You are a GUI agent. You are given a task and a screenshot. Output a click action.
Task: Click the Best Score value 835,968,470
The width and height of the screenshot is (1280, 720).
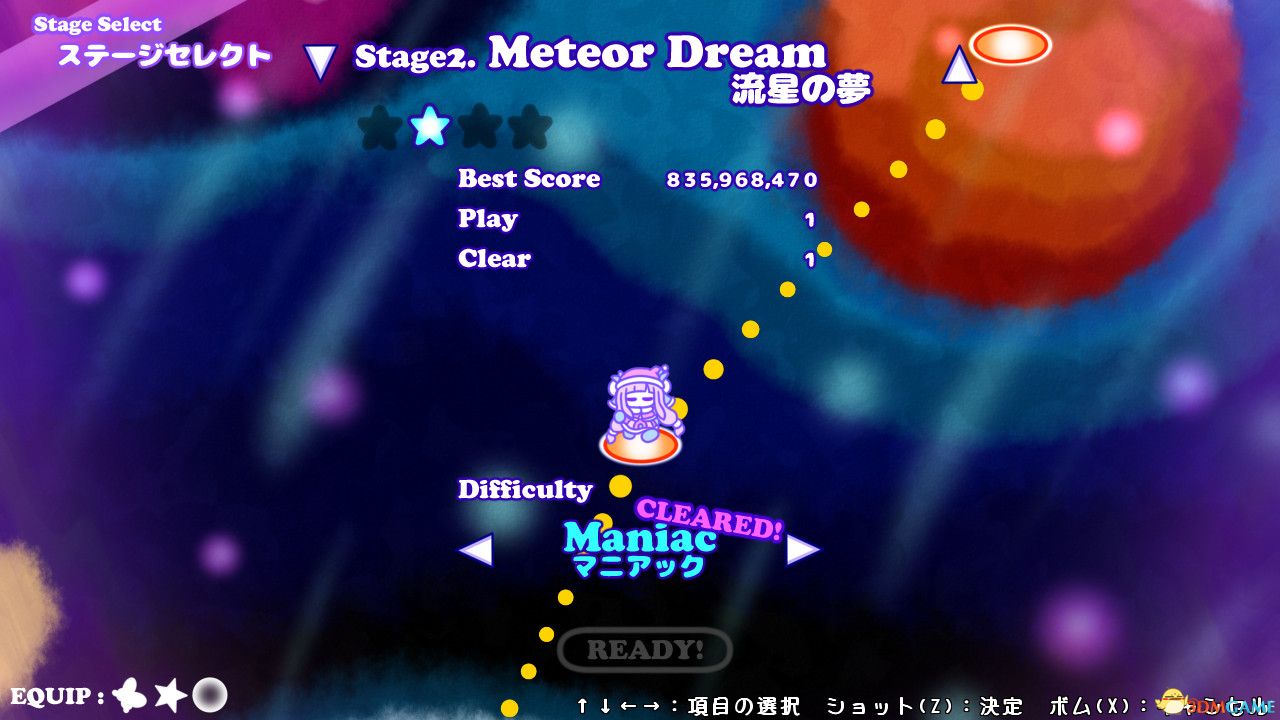coord(742,180)
